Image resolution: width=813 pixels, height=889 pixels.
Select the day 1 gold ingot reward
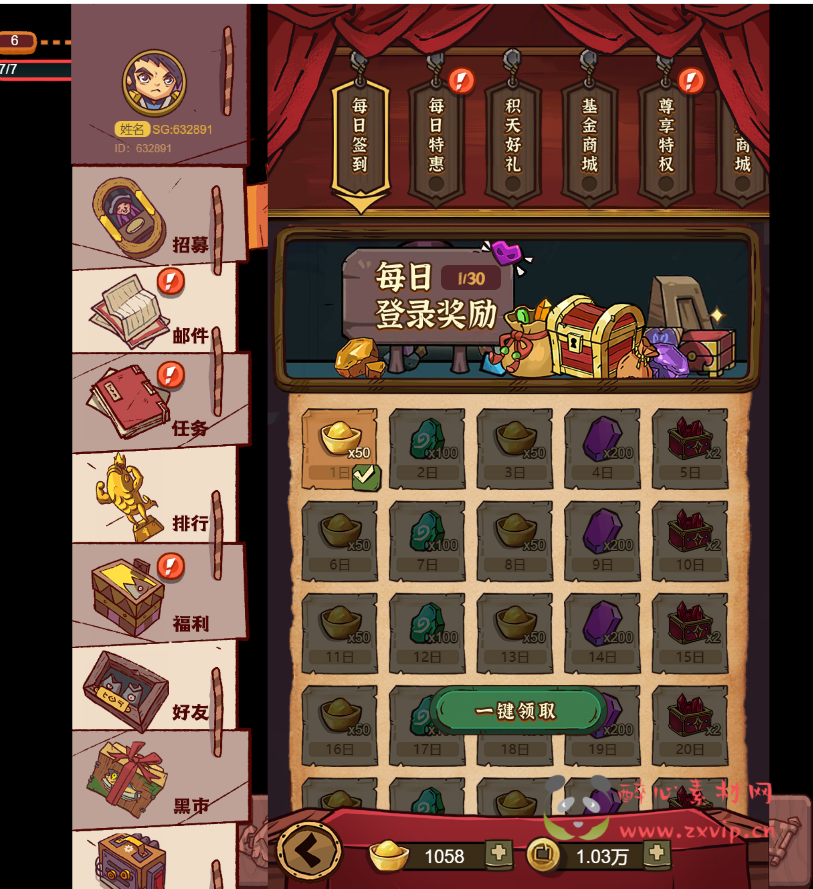point(340,447)
